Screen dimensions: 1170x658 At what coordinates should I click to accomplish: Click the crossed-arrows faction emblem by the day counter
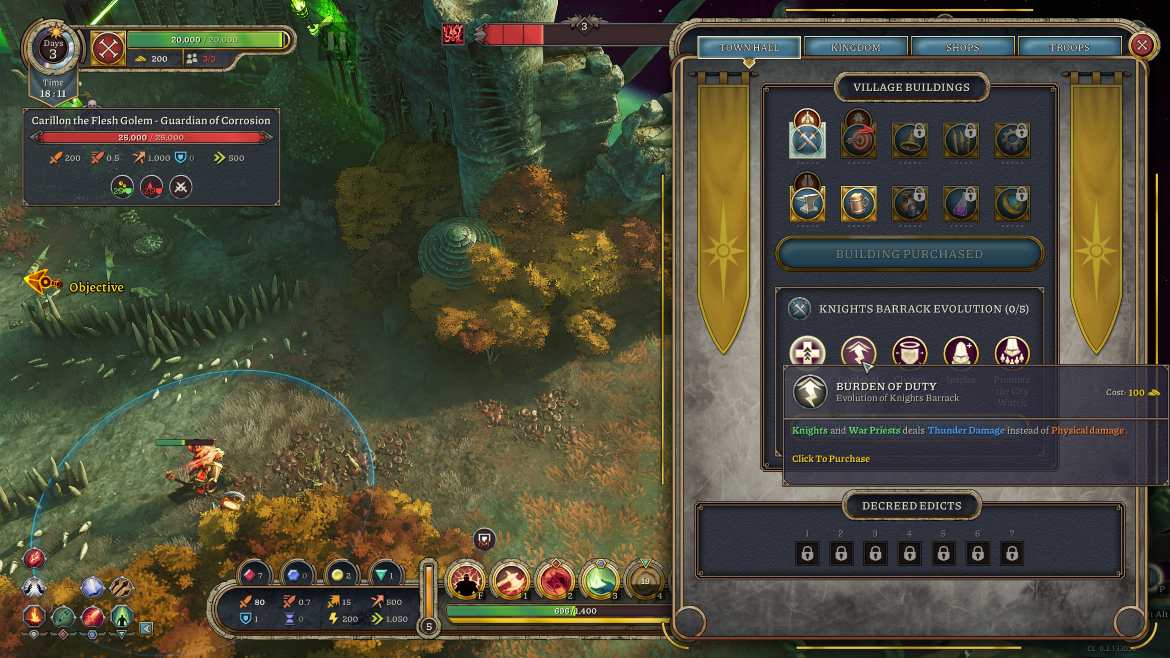108,47
